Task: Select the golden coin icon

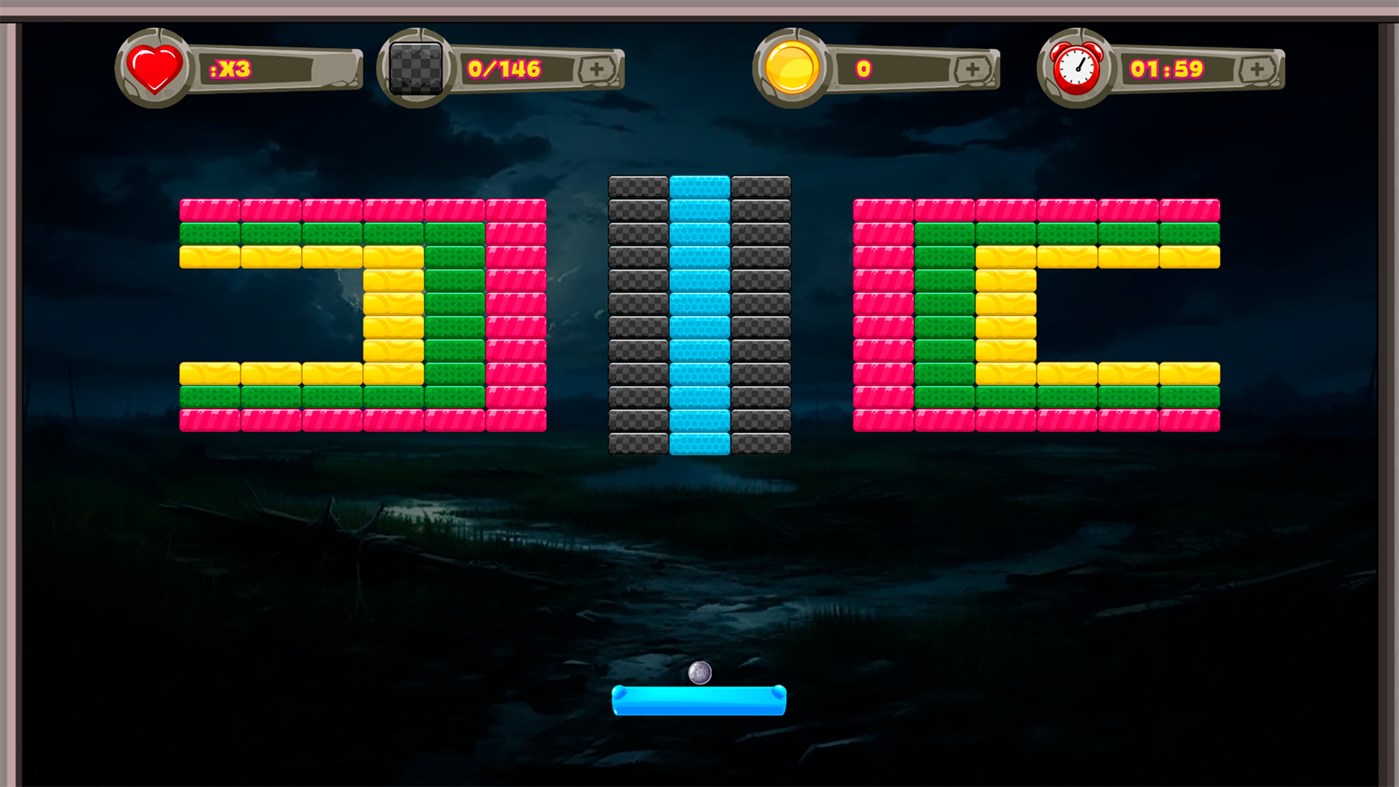Action: click(x=788, y=67)
